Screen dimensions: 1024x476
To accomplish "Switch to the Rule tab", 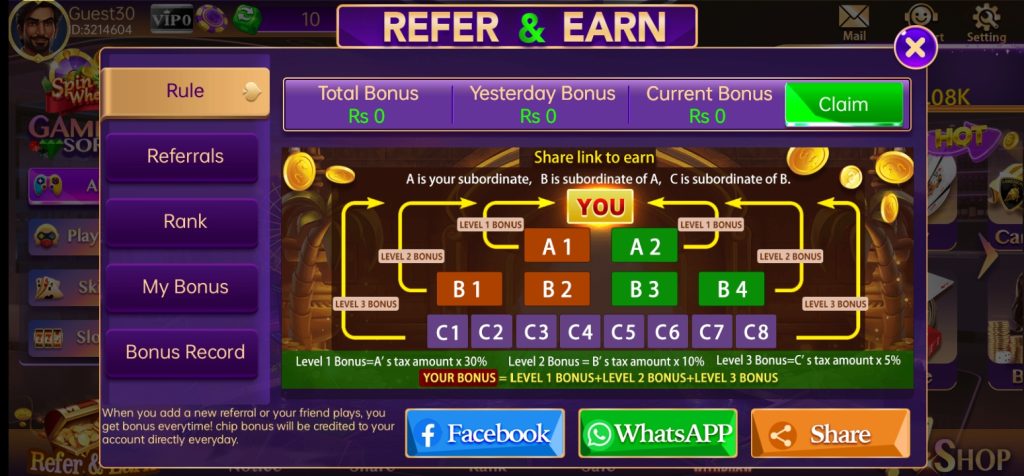I will 185,91.
